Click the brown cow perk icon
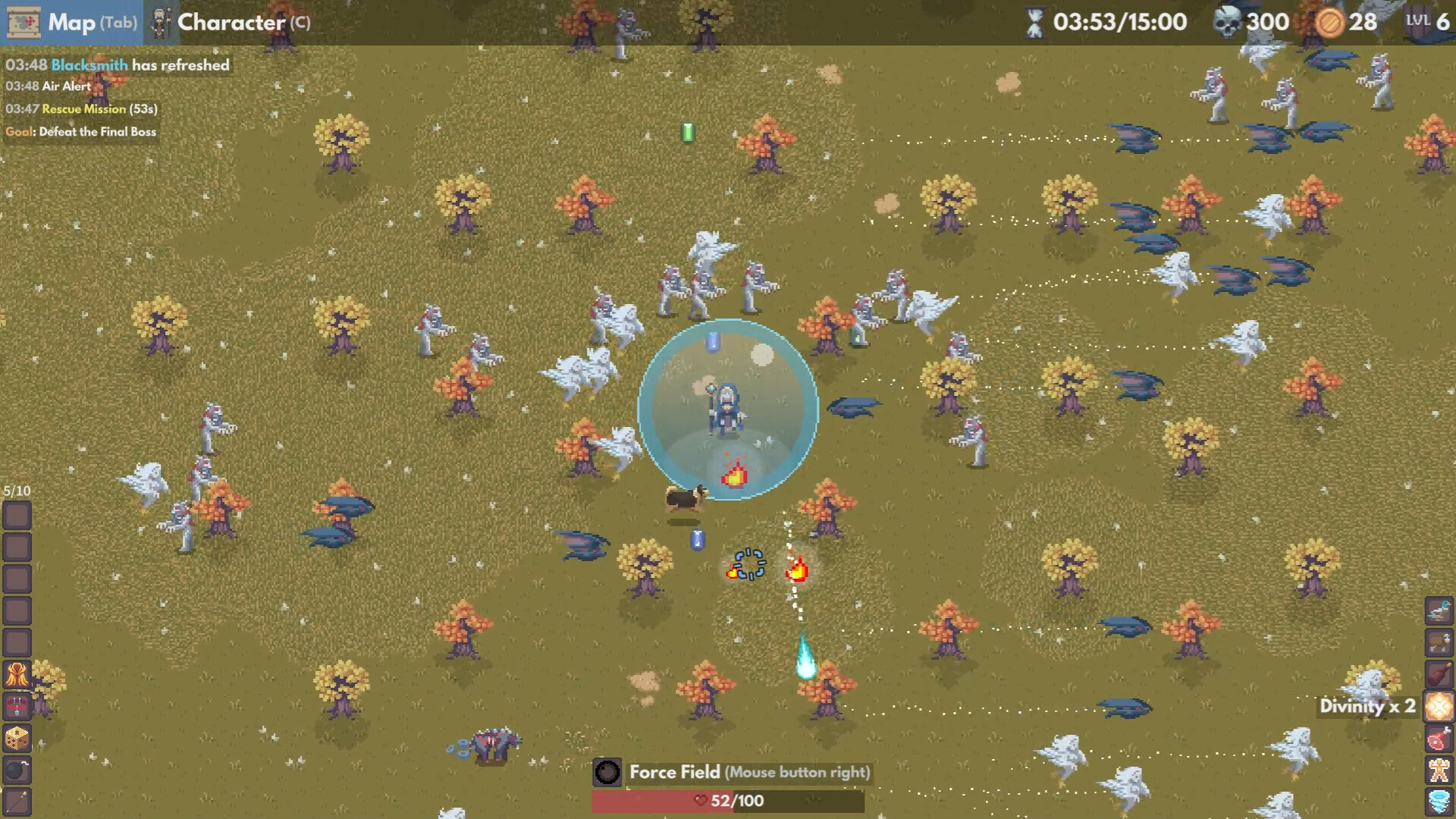1456x819 pixels. 1439,642
